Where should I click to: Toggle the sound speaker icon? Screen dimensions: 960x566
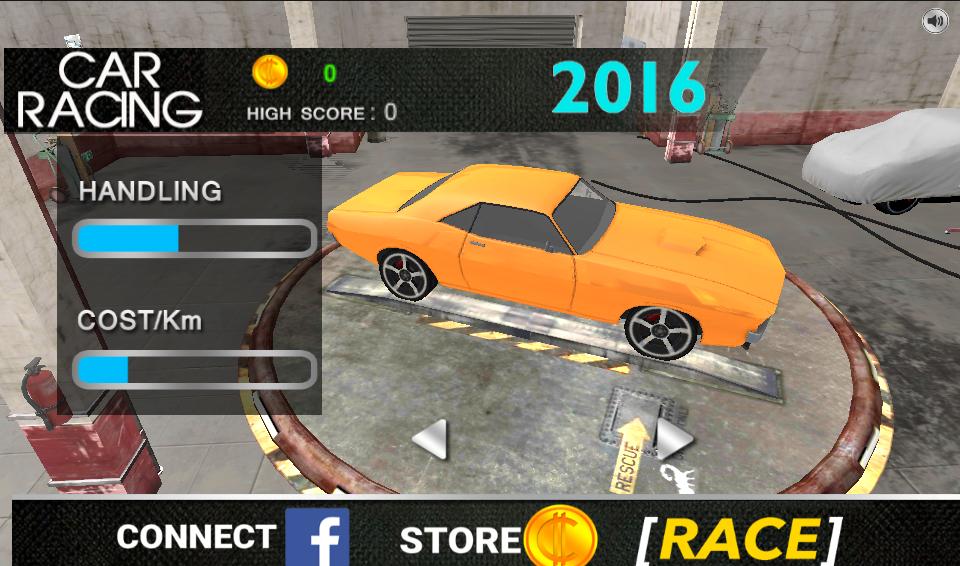(935, 21)
